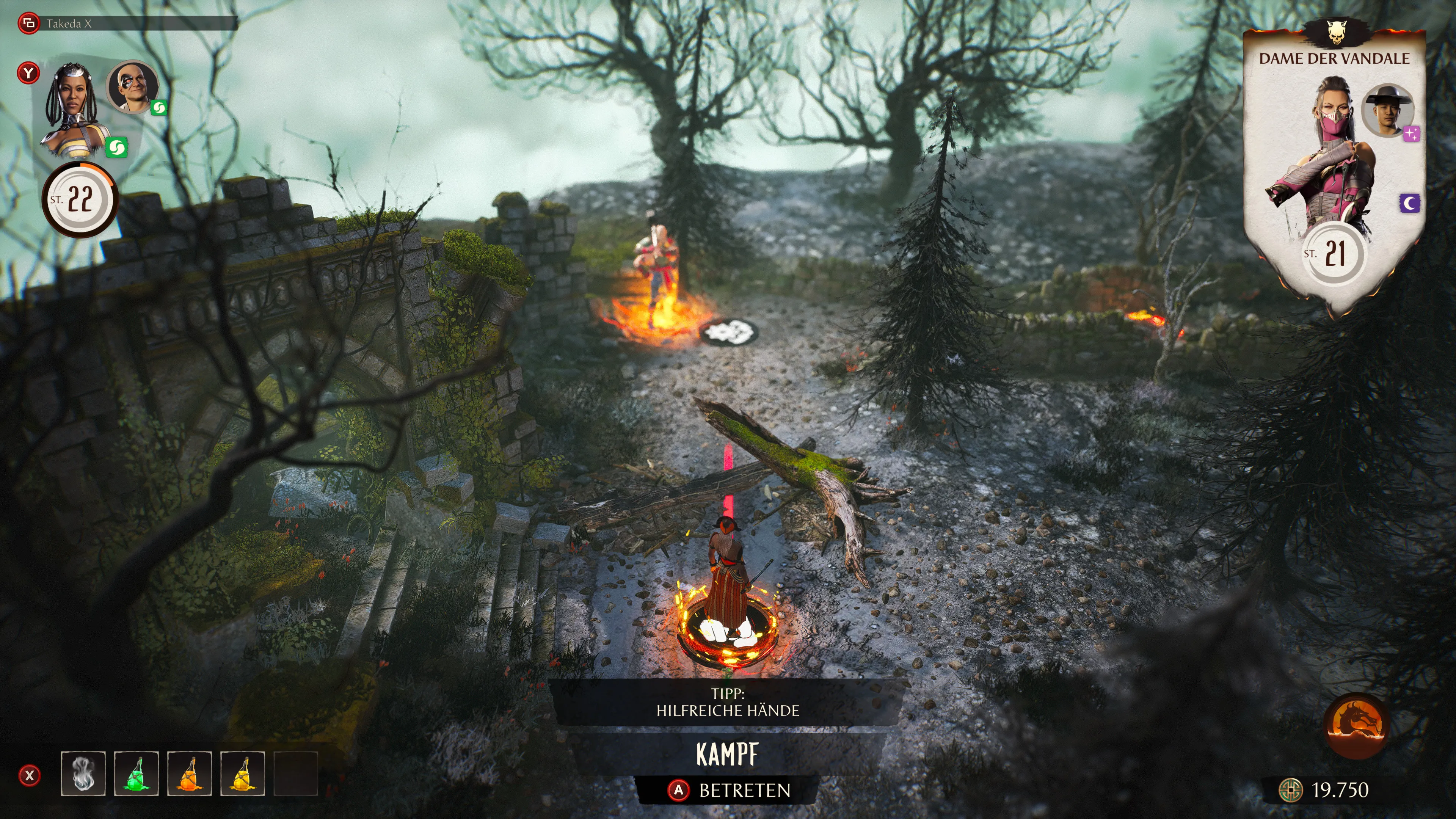Click the purple crescent moon modifier icon
Screen dimensions: 1456x819
[x=1410, y=204]
